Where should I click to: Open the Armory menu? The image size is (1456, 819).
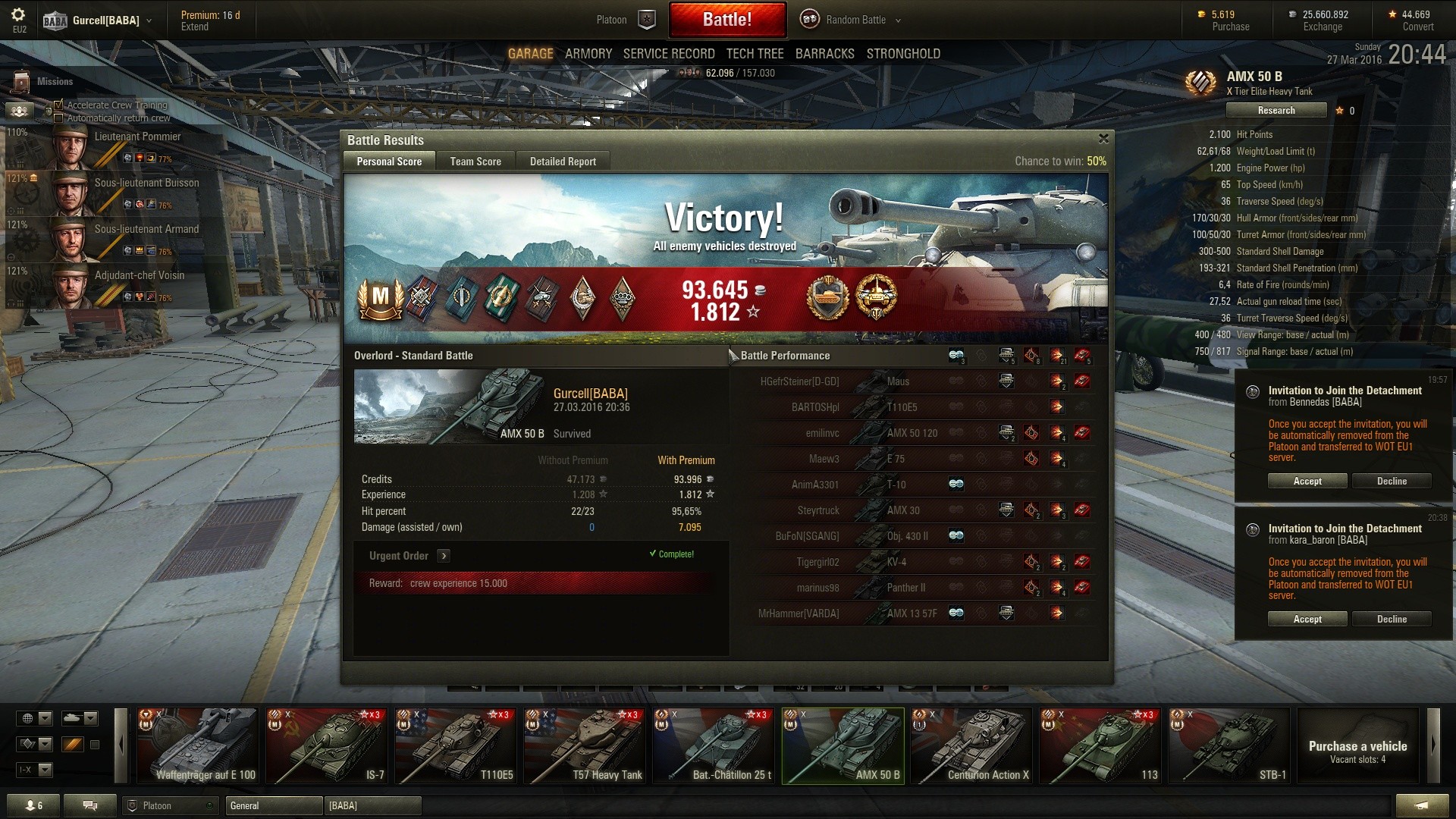(x=588, y=54)
